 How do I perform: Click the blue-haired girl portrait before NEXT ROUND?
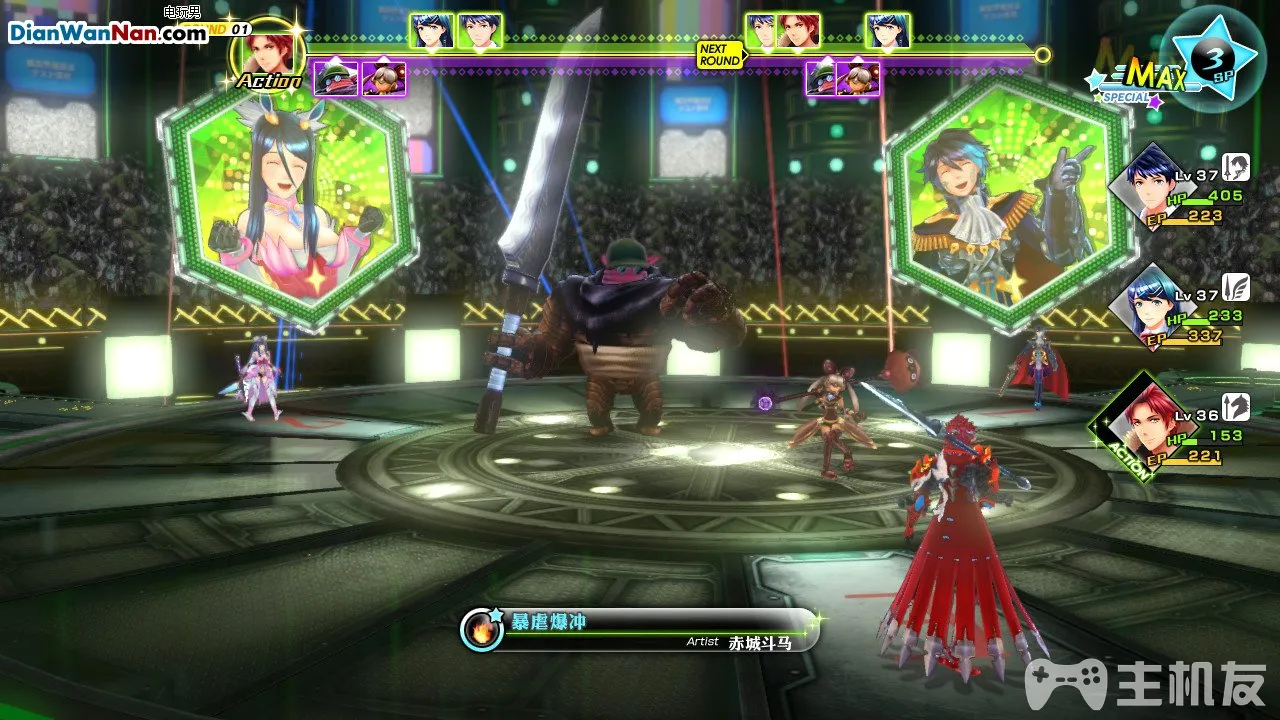point(432,31)
